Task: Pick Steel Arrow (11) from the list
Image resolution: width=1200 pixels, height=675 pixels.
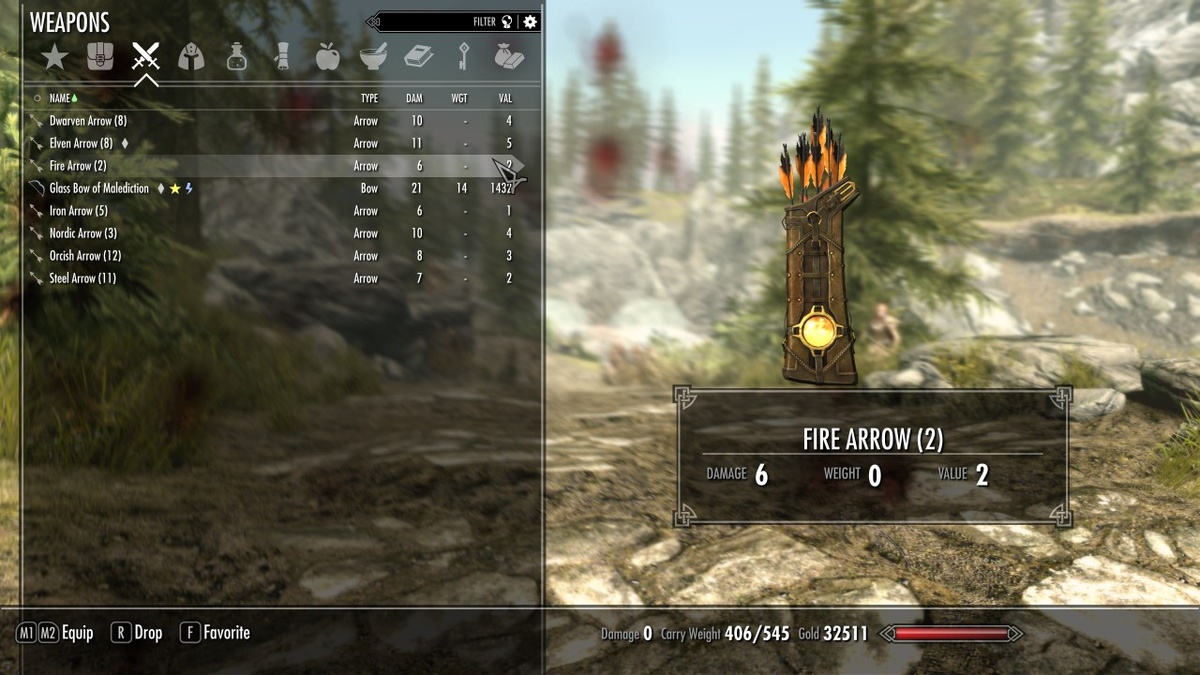Action: (x=82, y=278)
